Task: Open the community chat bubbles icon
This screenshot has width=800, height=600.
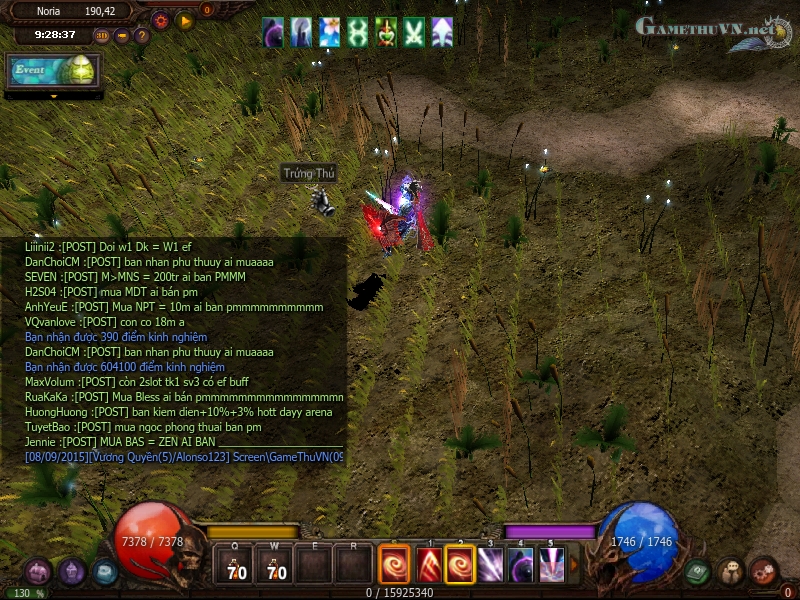Action: click(x=731, y=572)
